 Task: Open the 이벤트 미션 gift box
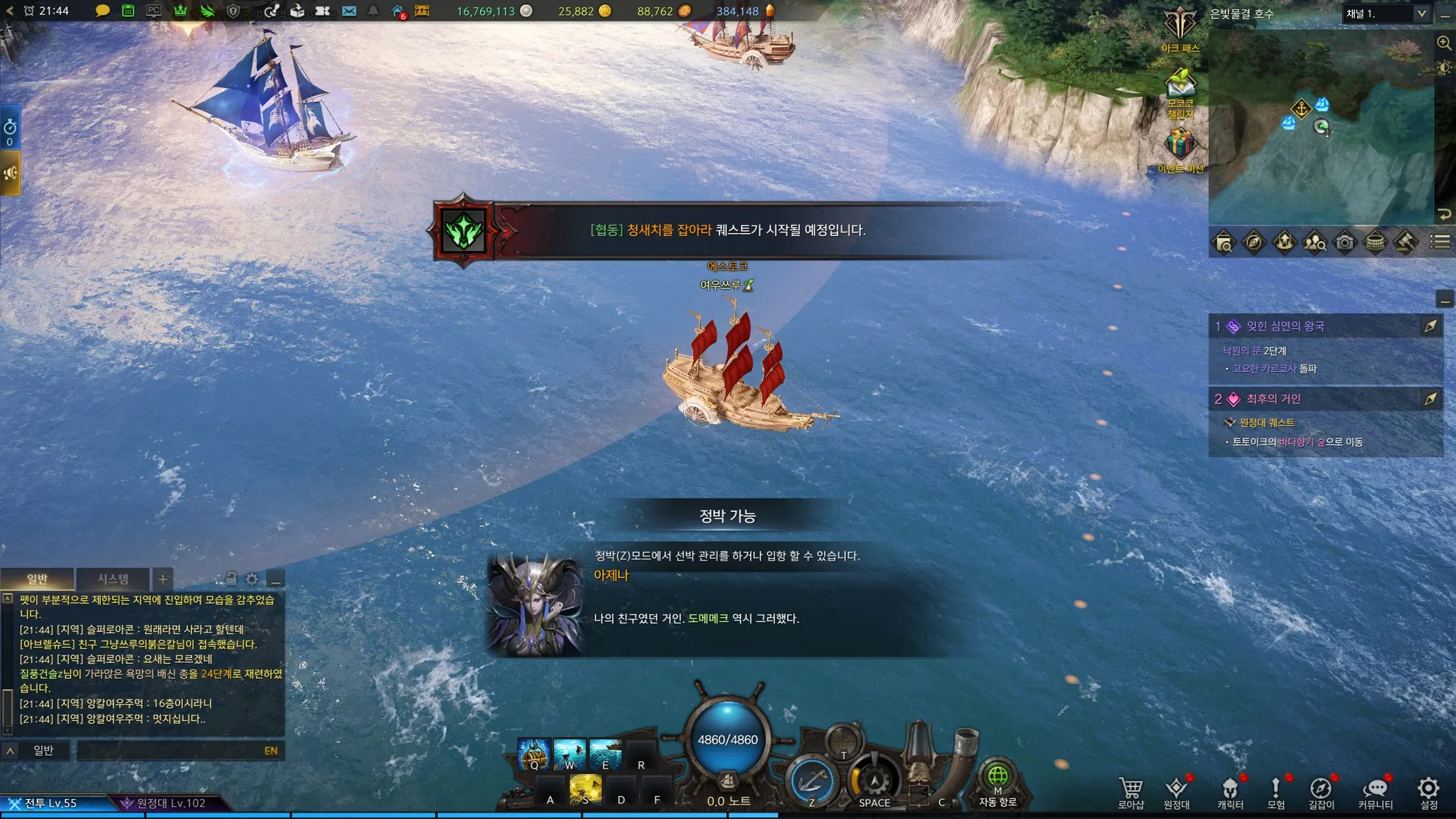1180,146
